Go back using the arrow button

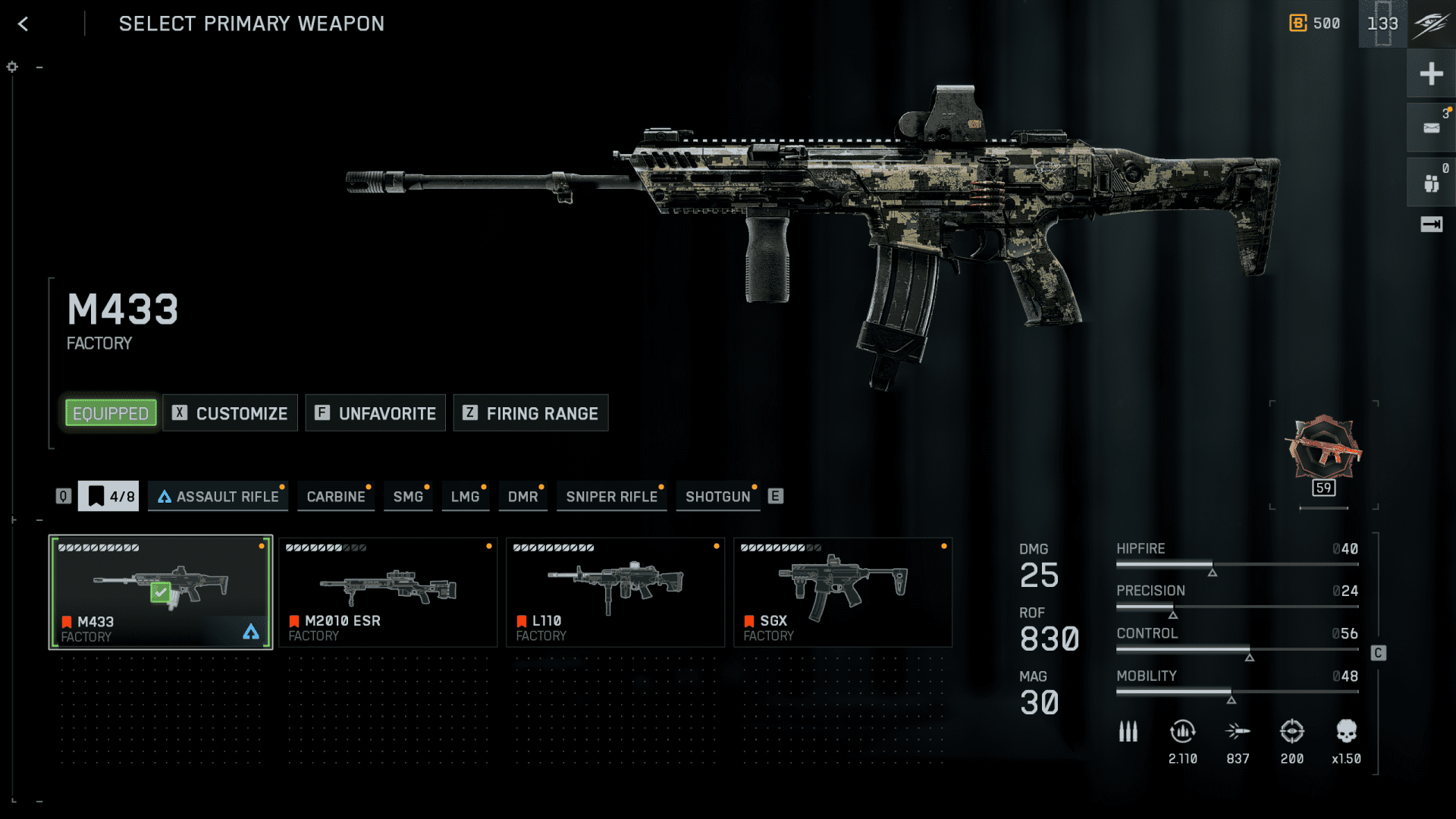[24, 24]
